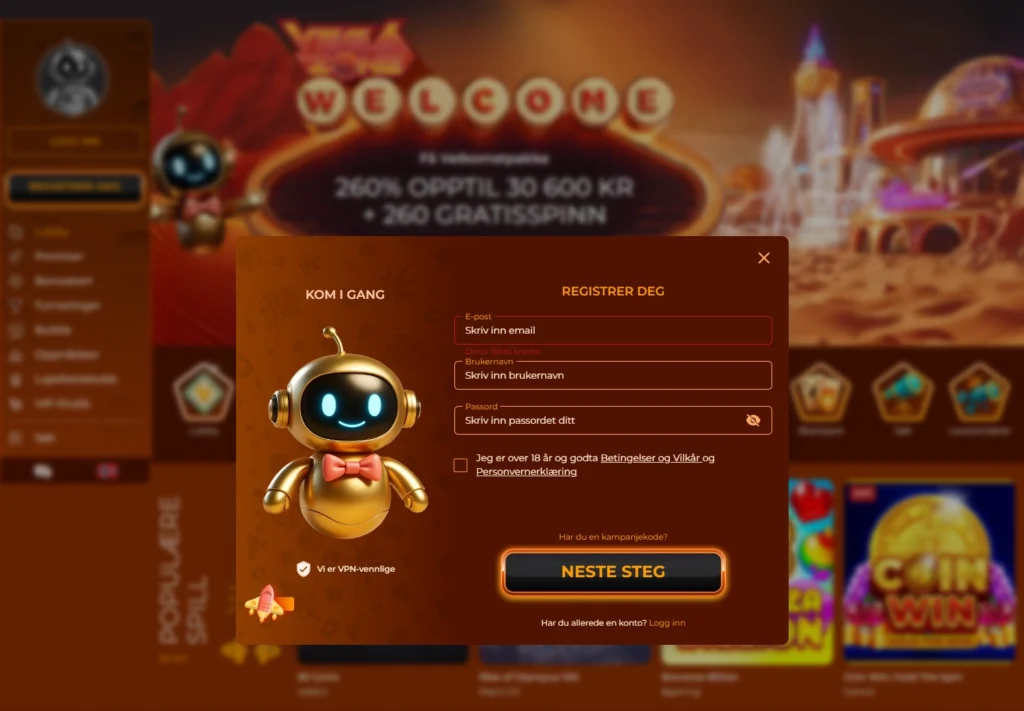Tick the over 18 terms checkbox
This screenshot has width=1024, height=711.
tap(460, 465)
